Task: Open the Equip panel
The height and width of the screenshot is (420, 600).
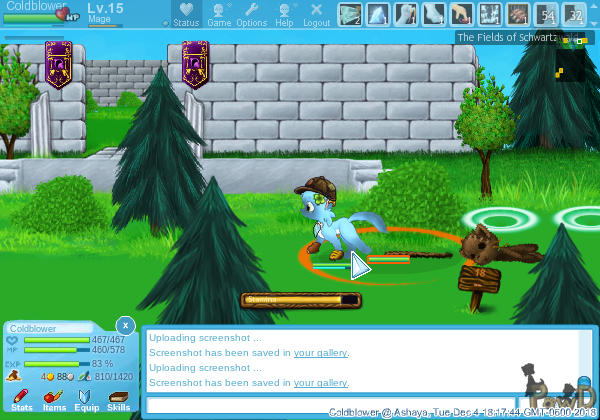Action: 87,400
